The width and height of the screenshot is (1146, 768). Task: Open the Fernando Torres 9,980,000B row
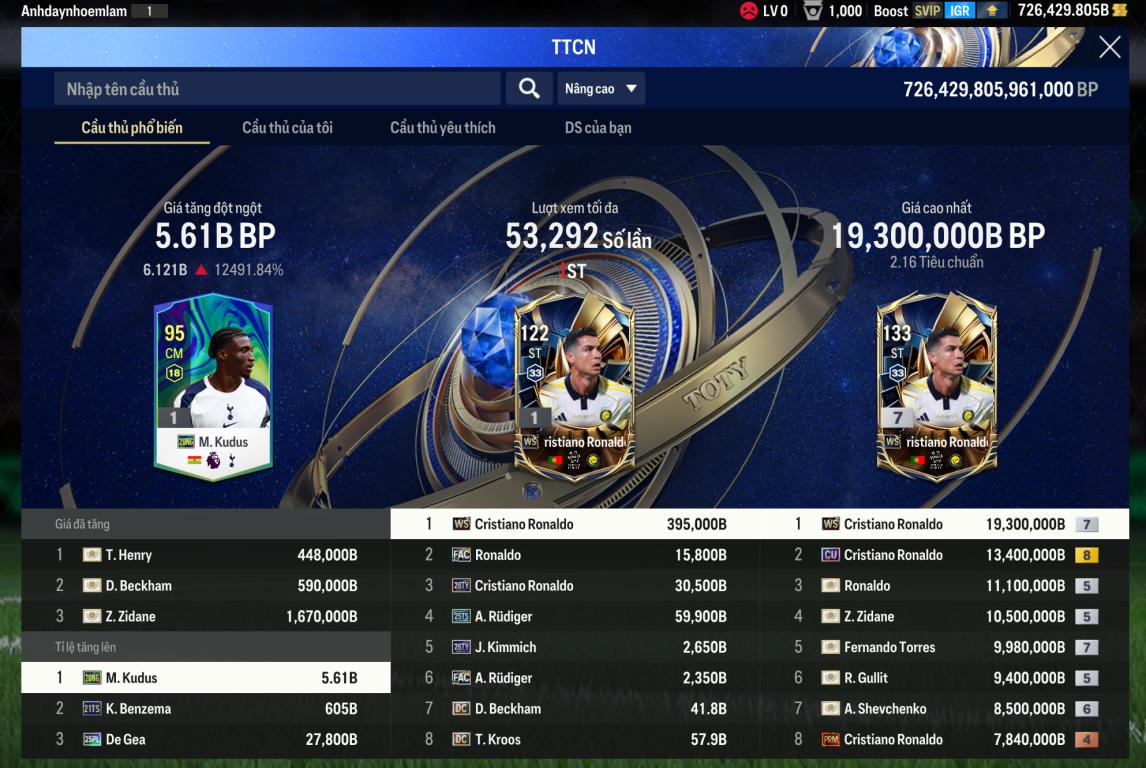coord(944,647)
